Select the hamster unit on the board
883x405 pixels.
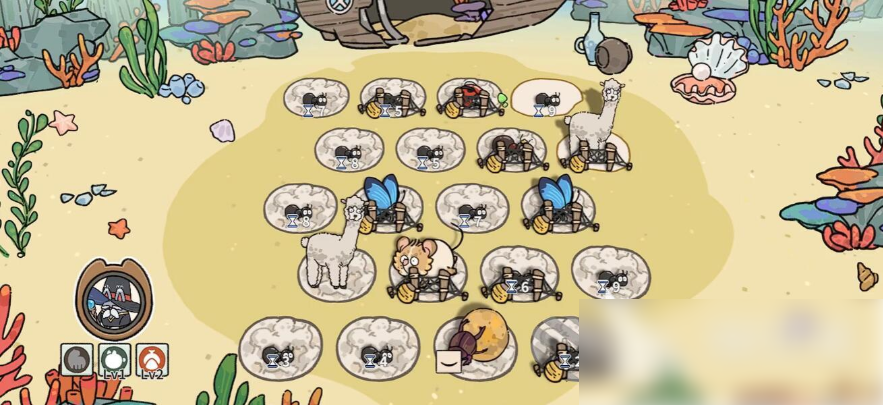[x=426, y=261]
